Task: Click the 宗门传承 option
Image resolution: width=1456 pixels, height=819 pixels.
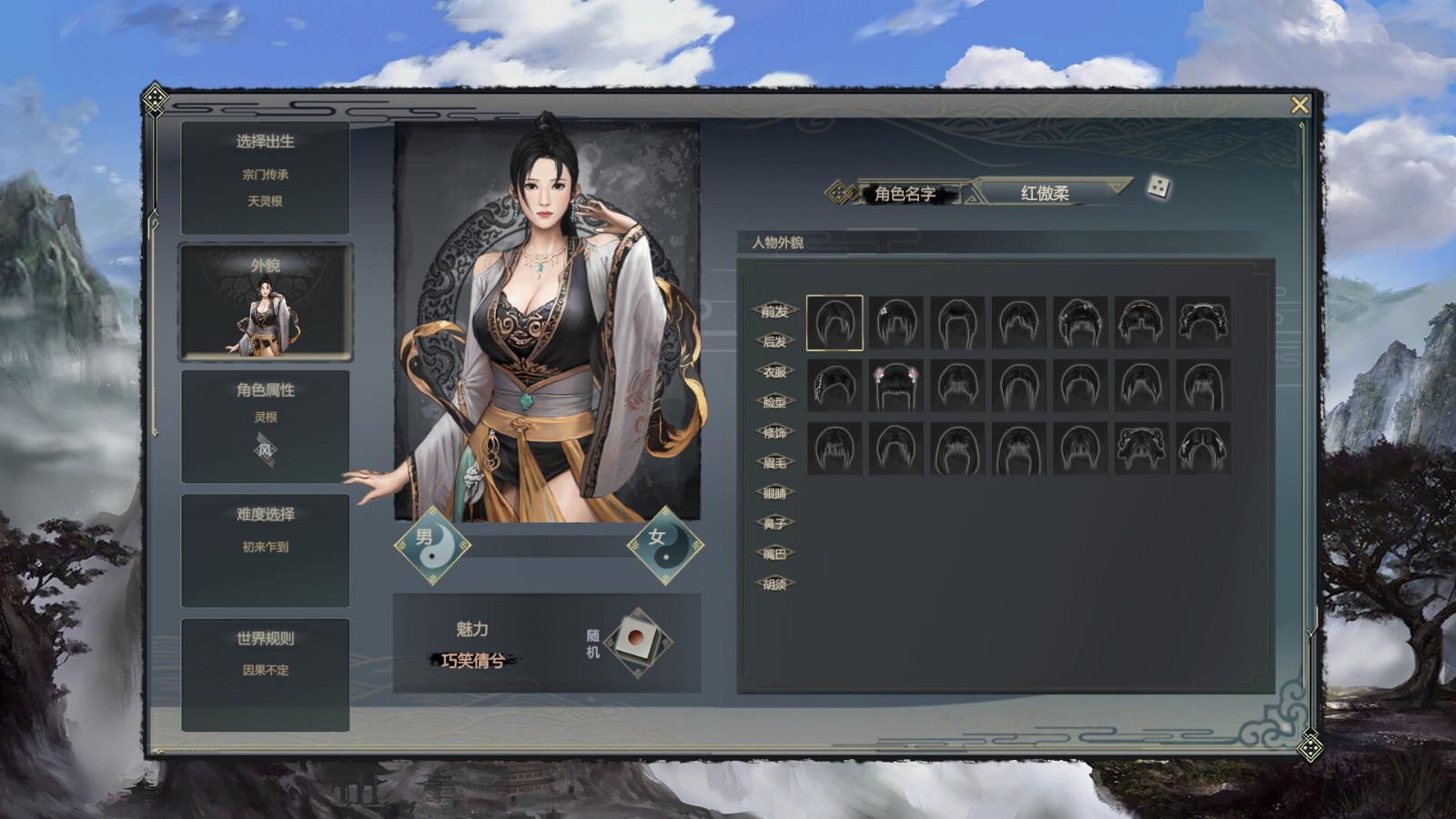Action: pos(264,174)
